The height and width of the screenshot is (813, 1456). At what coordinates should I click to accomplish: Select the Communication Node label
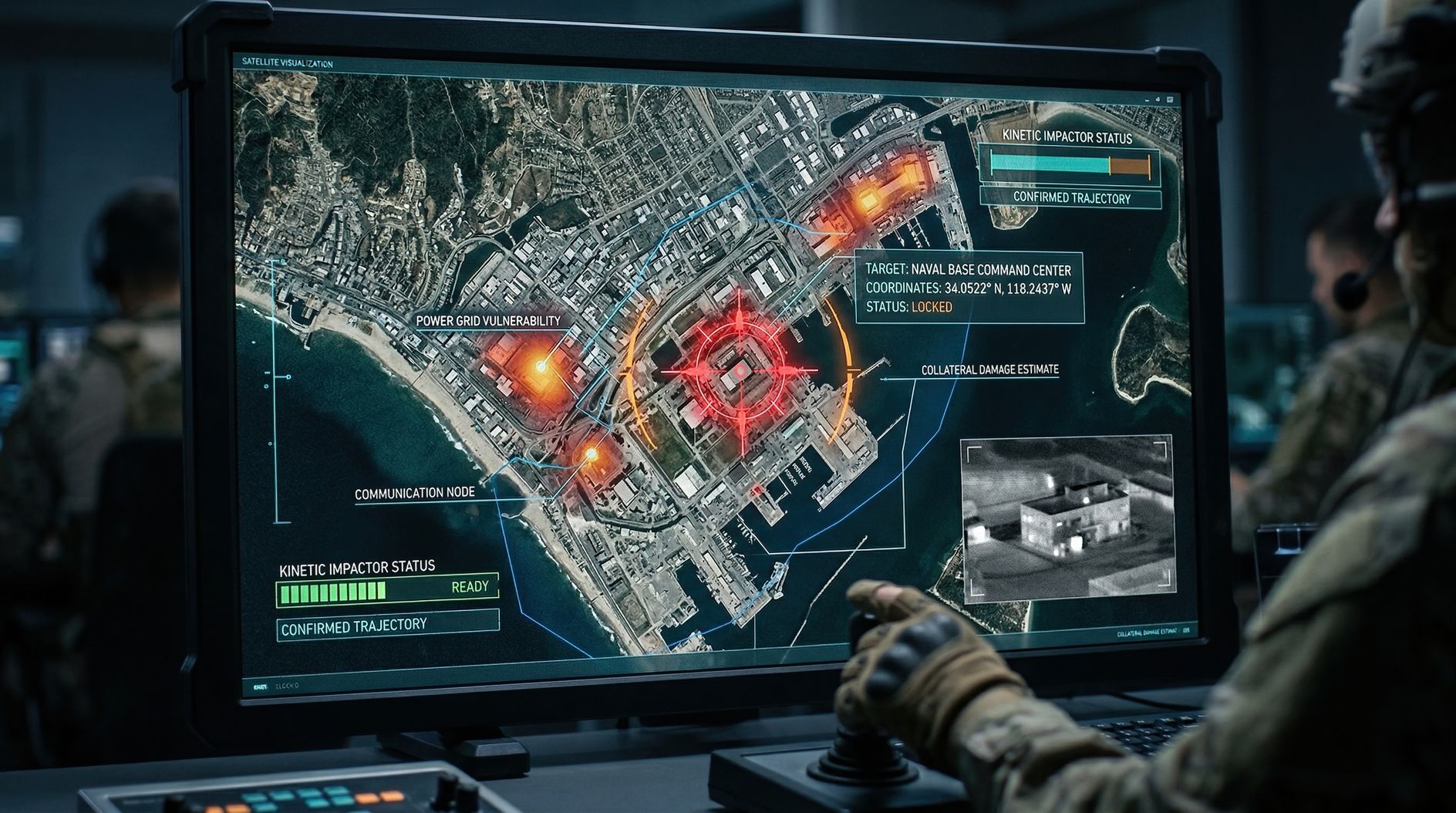point(414,493)
